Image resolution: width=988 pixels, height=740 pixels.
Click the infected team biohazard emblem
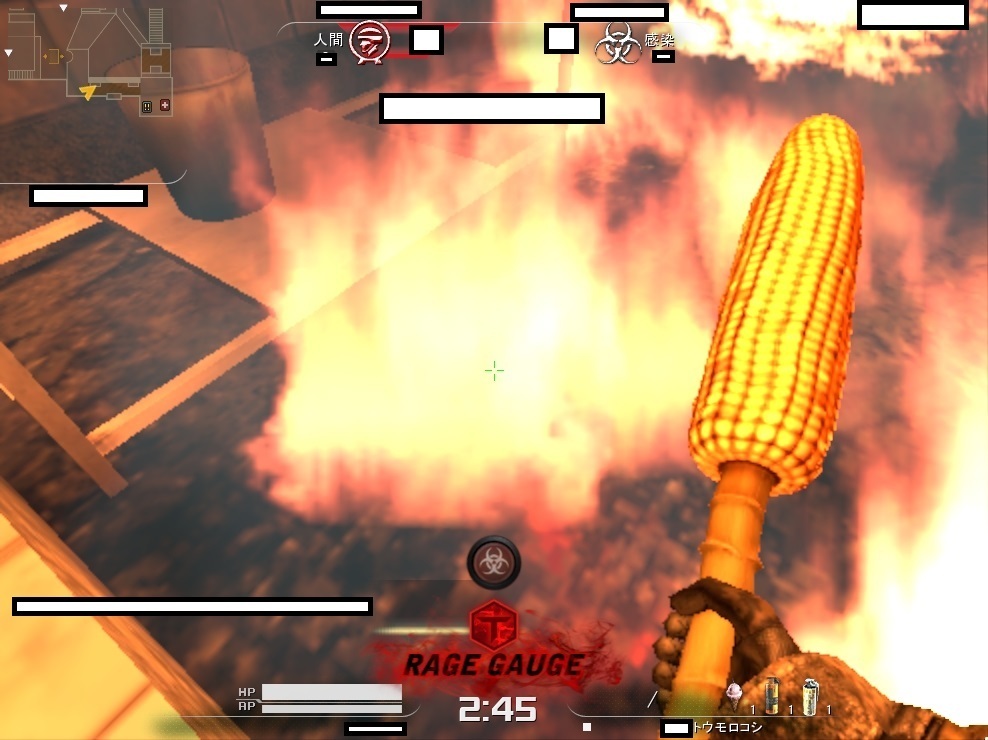[x=618, y=44]
